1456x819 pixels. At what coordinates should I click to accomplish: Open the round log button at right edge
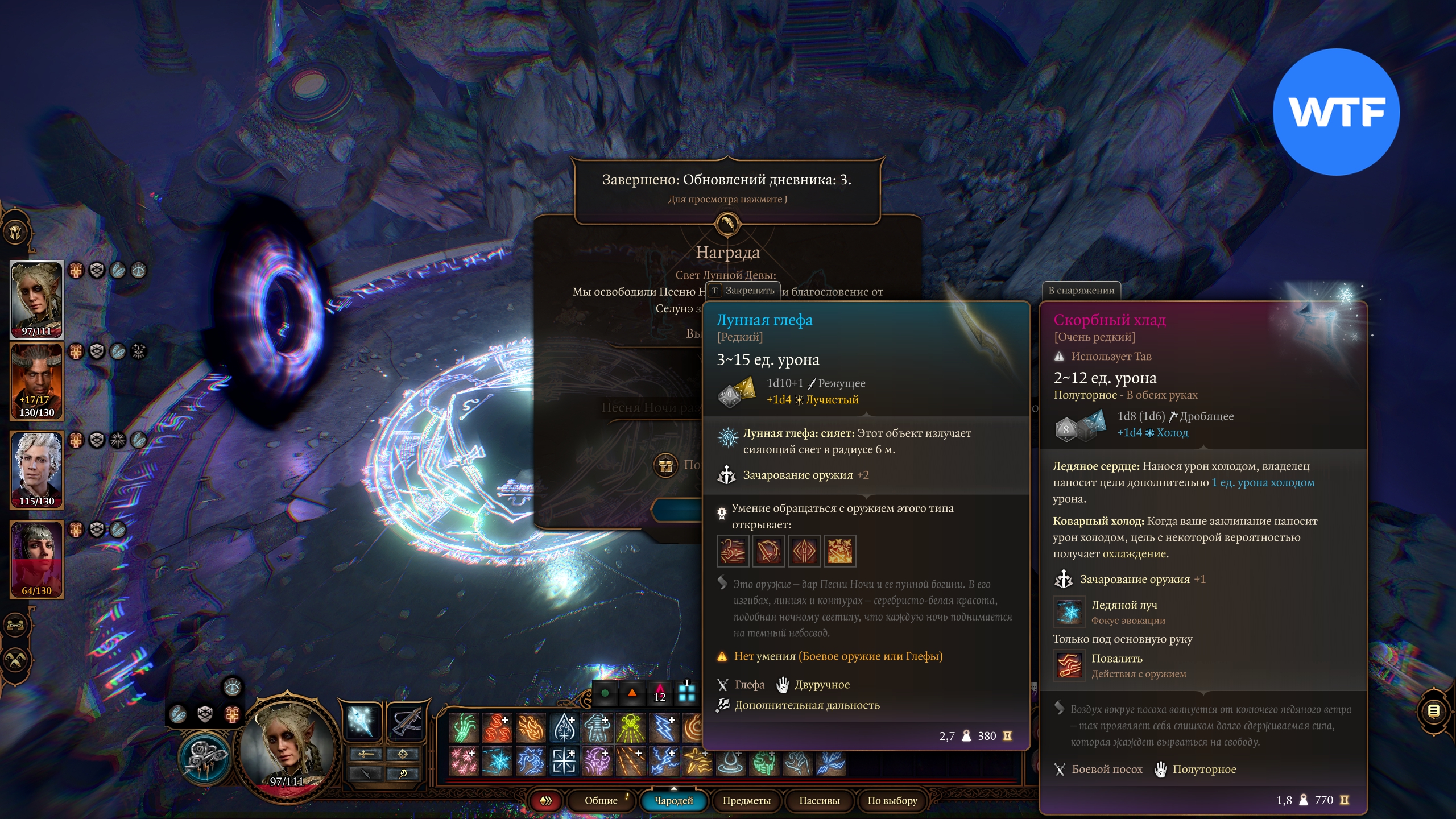(1433, 710)
